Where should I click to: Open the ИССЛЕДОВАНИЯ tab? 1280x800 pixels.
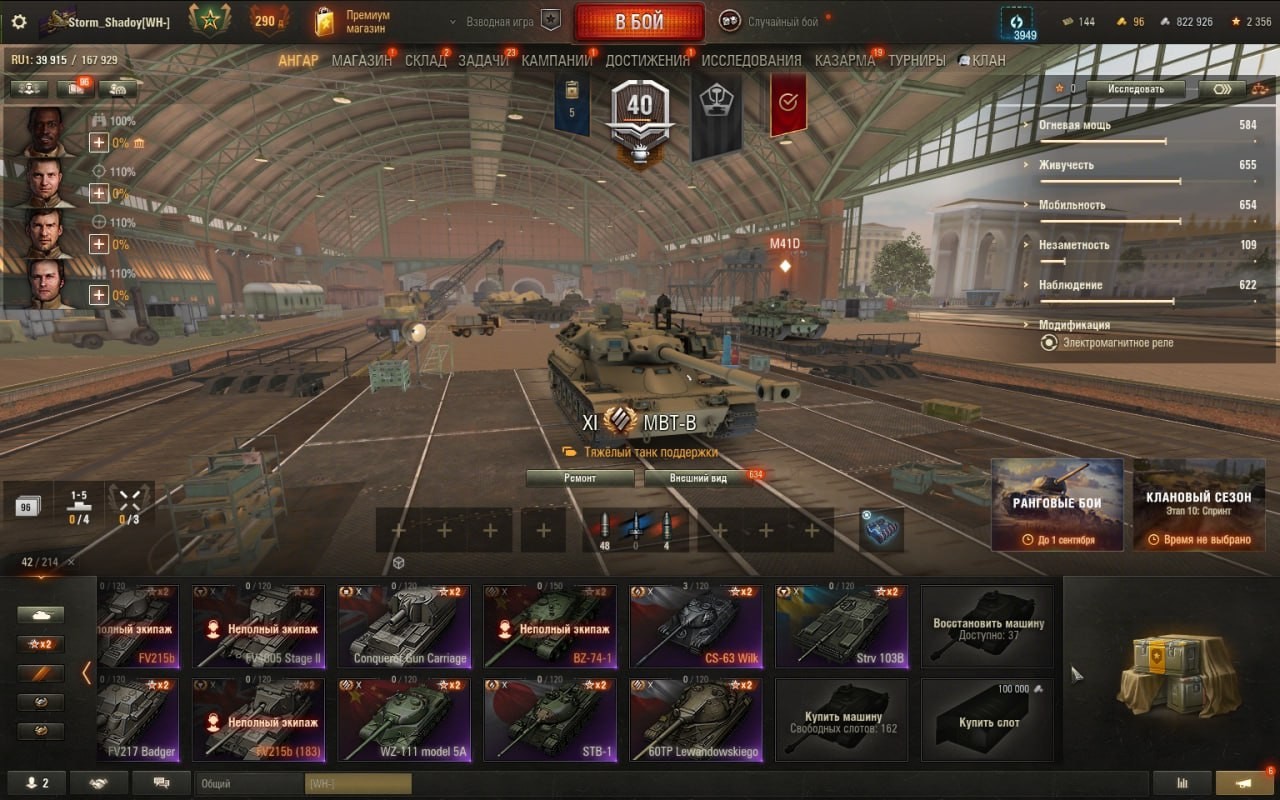coord(751,60)
